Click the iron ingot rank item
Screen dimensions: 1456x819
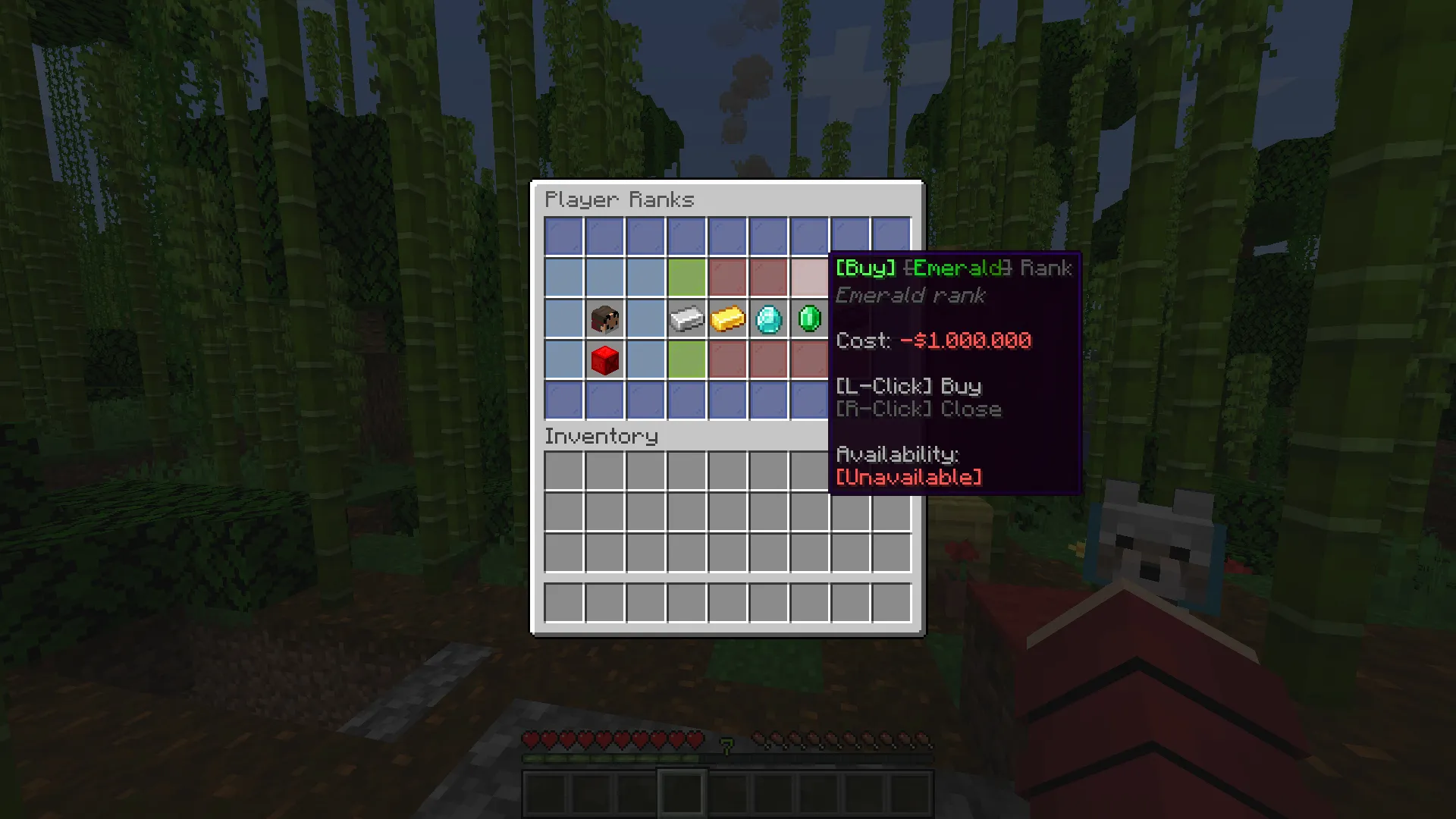[x=686, y=318]
